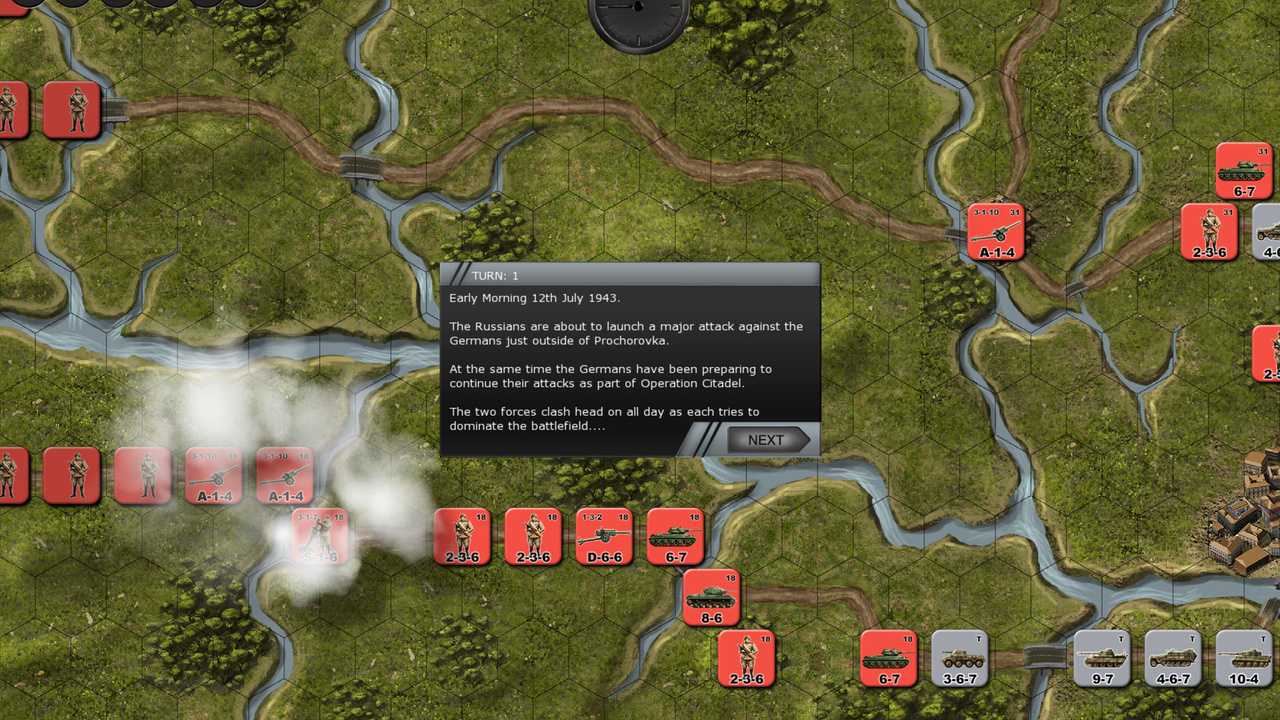
Task: Select the red 8-6 tank counter
Action: pos(711,597)
